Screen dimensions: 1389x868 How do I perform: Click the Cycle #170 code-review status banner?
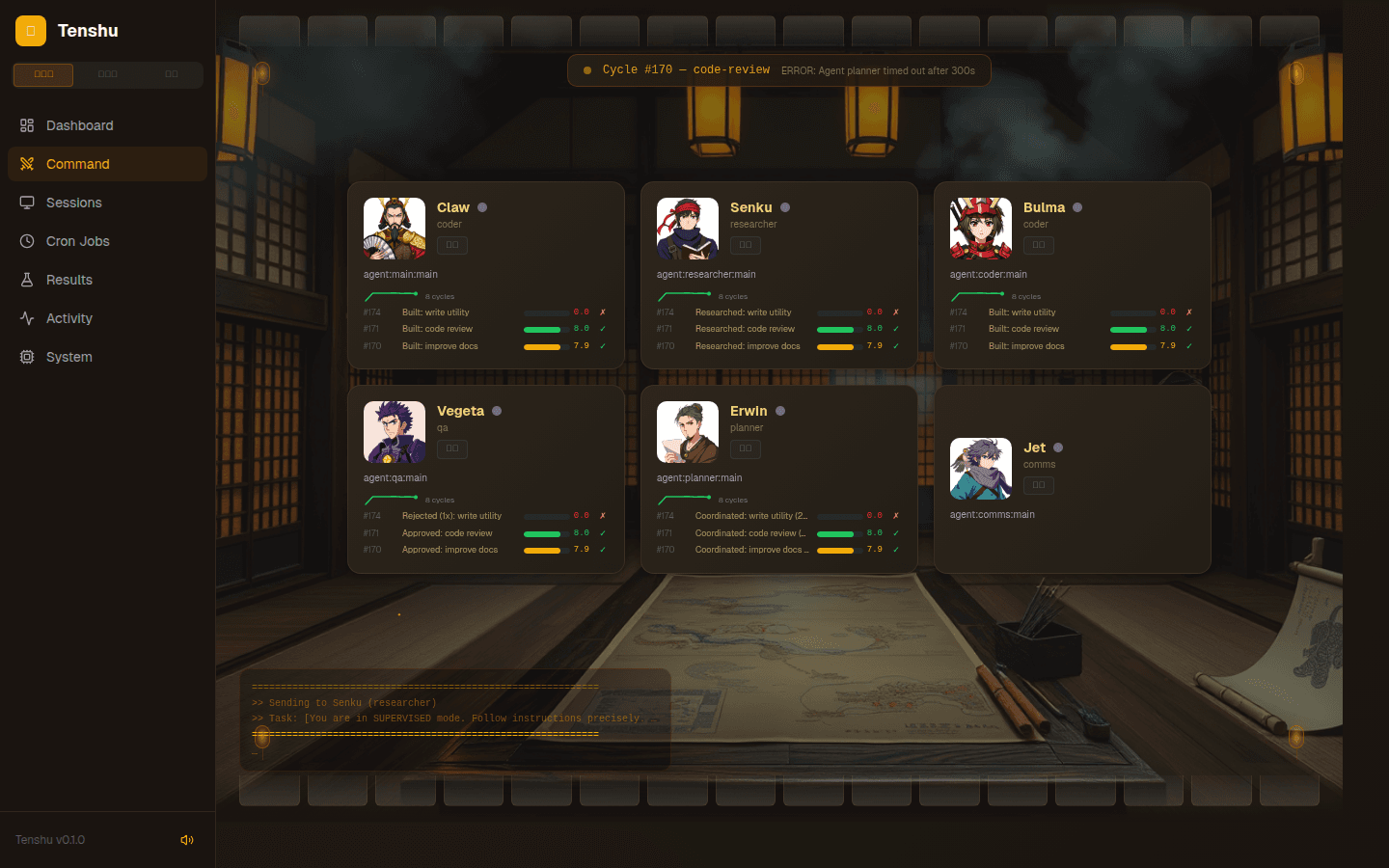point(779,69)
